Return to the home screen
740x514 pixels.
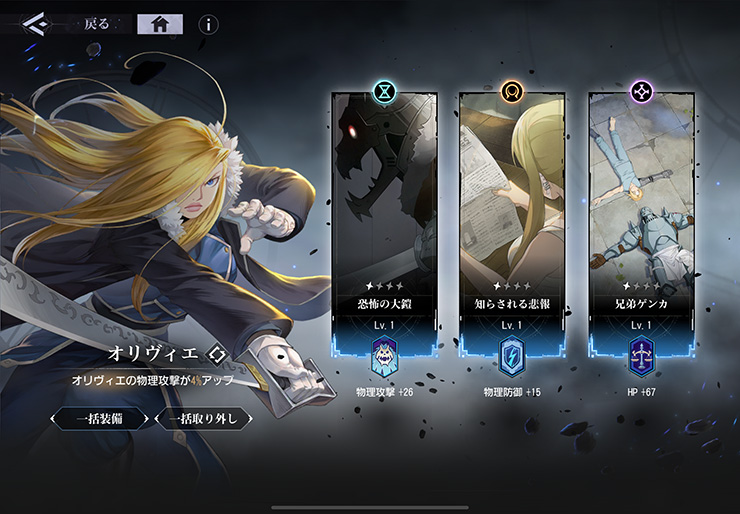[159, 24]
